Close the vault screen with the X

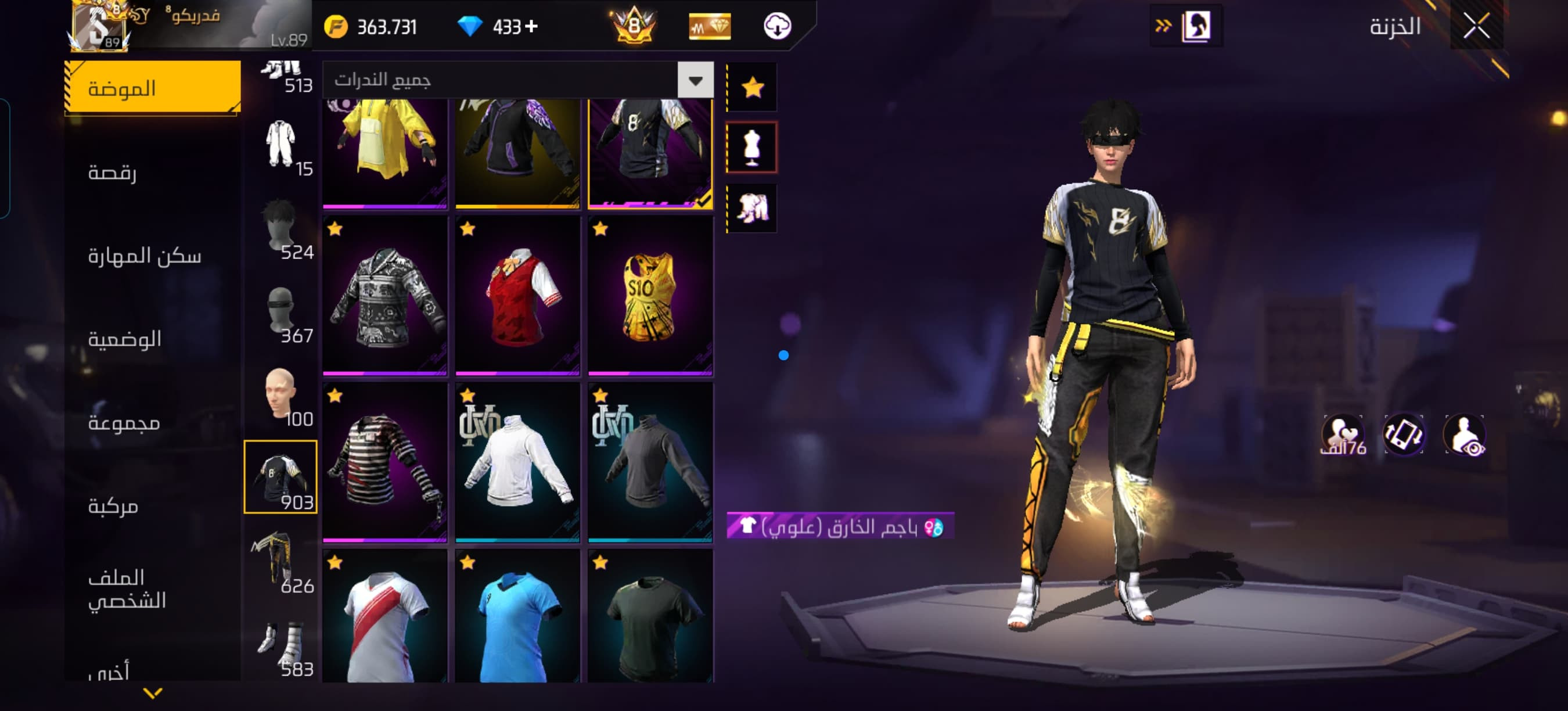tap(1476, 26)
